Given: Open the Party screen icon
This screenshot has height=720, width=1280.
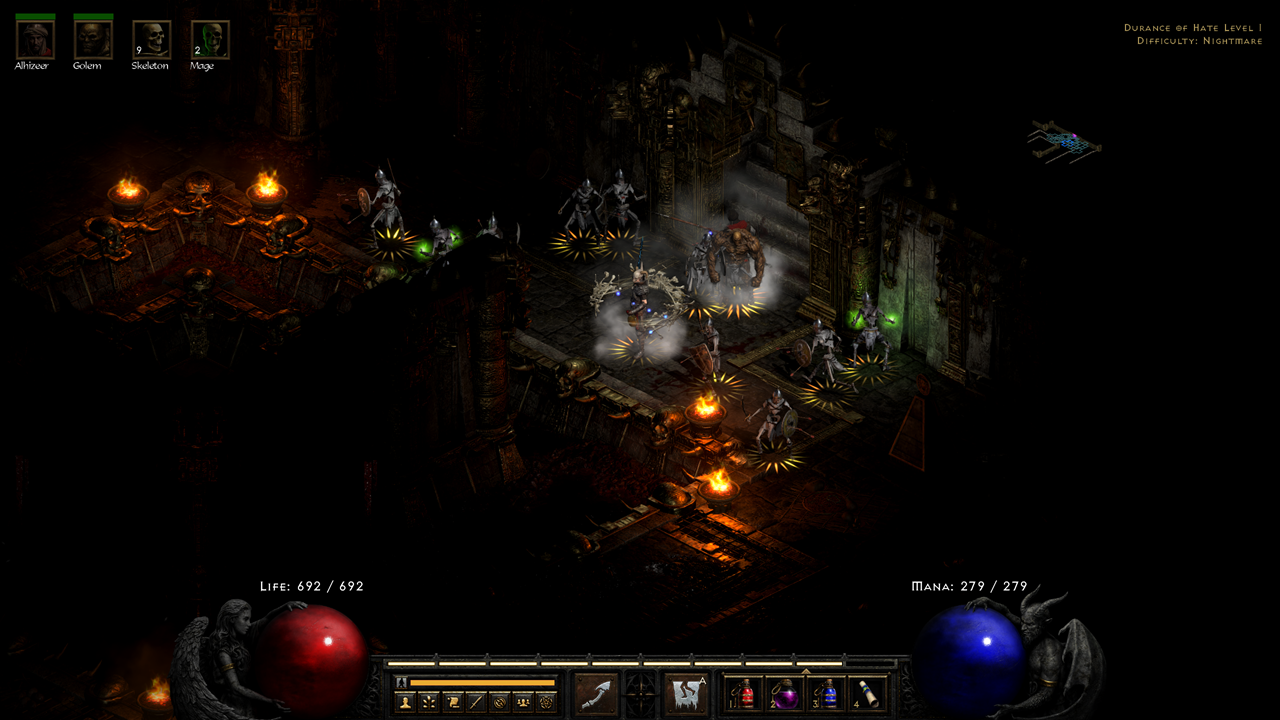Looking at the screenshot, I should tap(522, 700).
